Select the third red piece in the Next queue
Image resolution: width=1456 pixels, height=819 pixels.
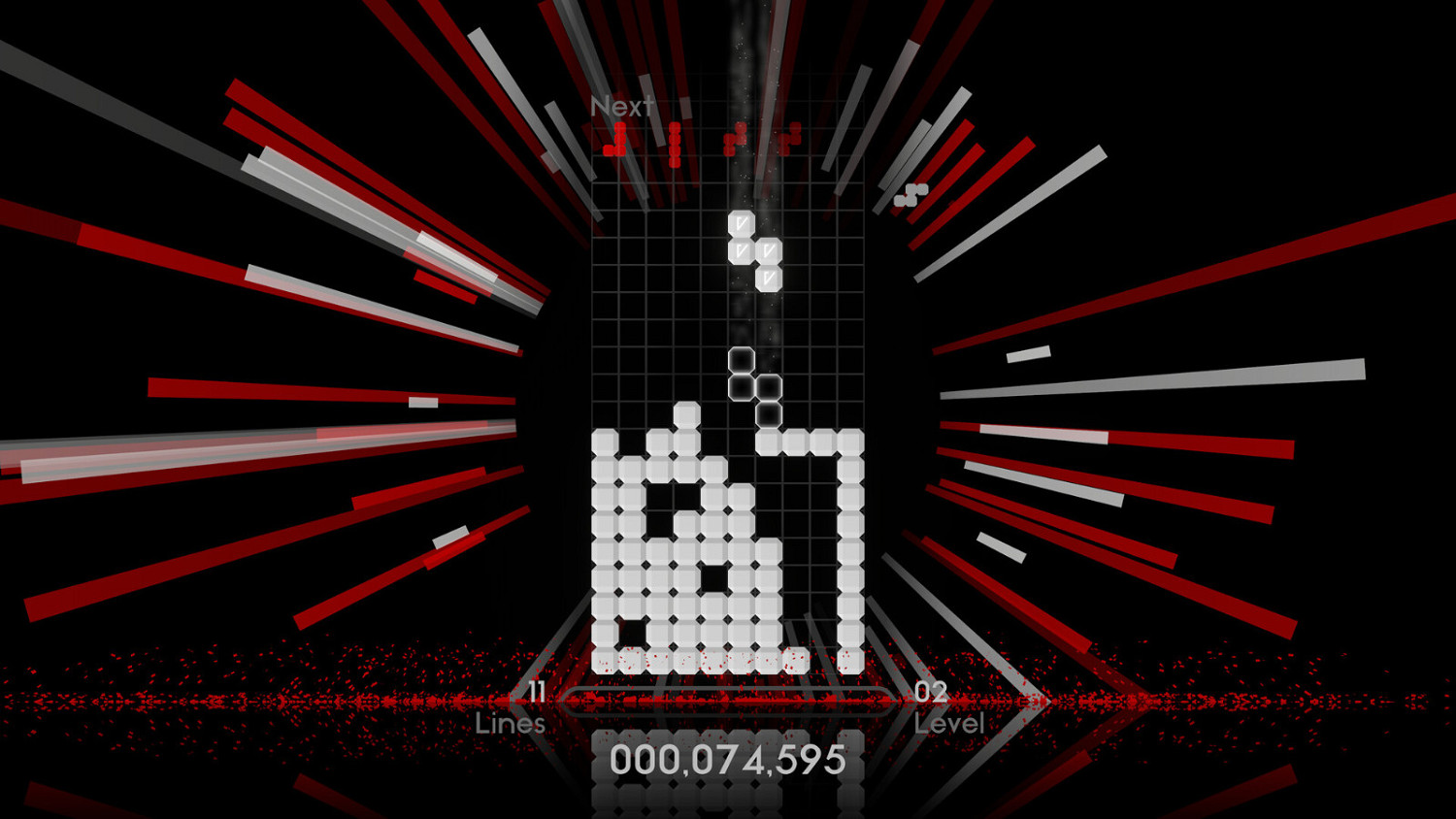click(735, 139)
